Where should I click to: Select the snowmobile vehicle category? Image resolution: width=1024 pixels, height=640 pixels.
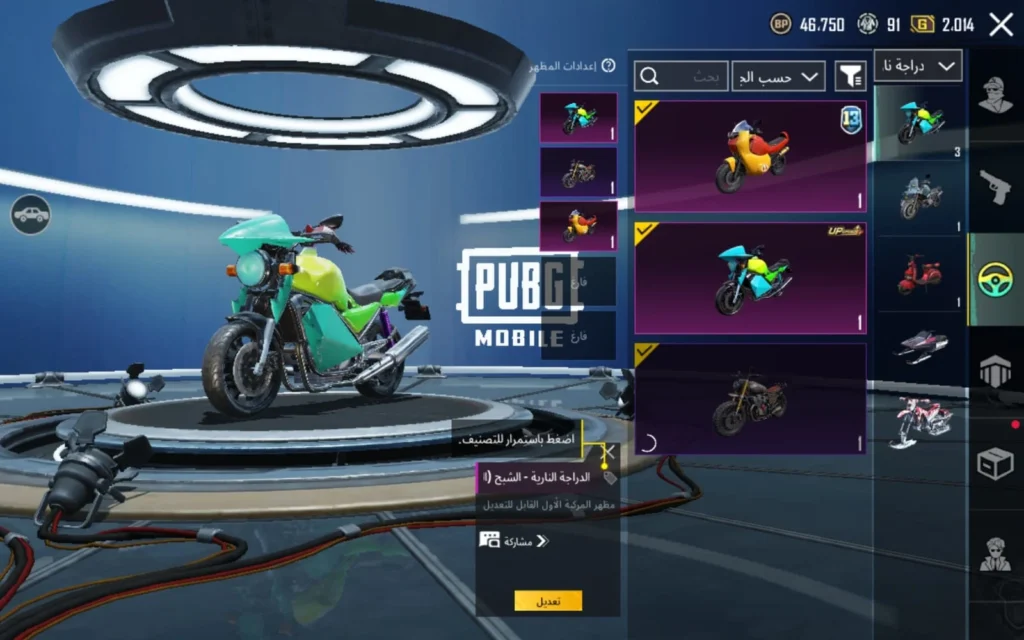click(920, 346)
